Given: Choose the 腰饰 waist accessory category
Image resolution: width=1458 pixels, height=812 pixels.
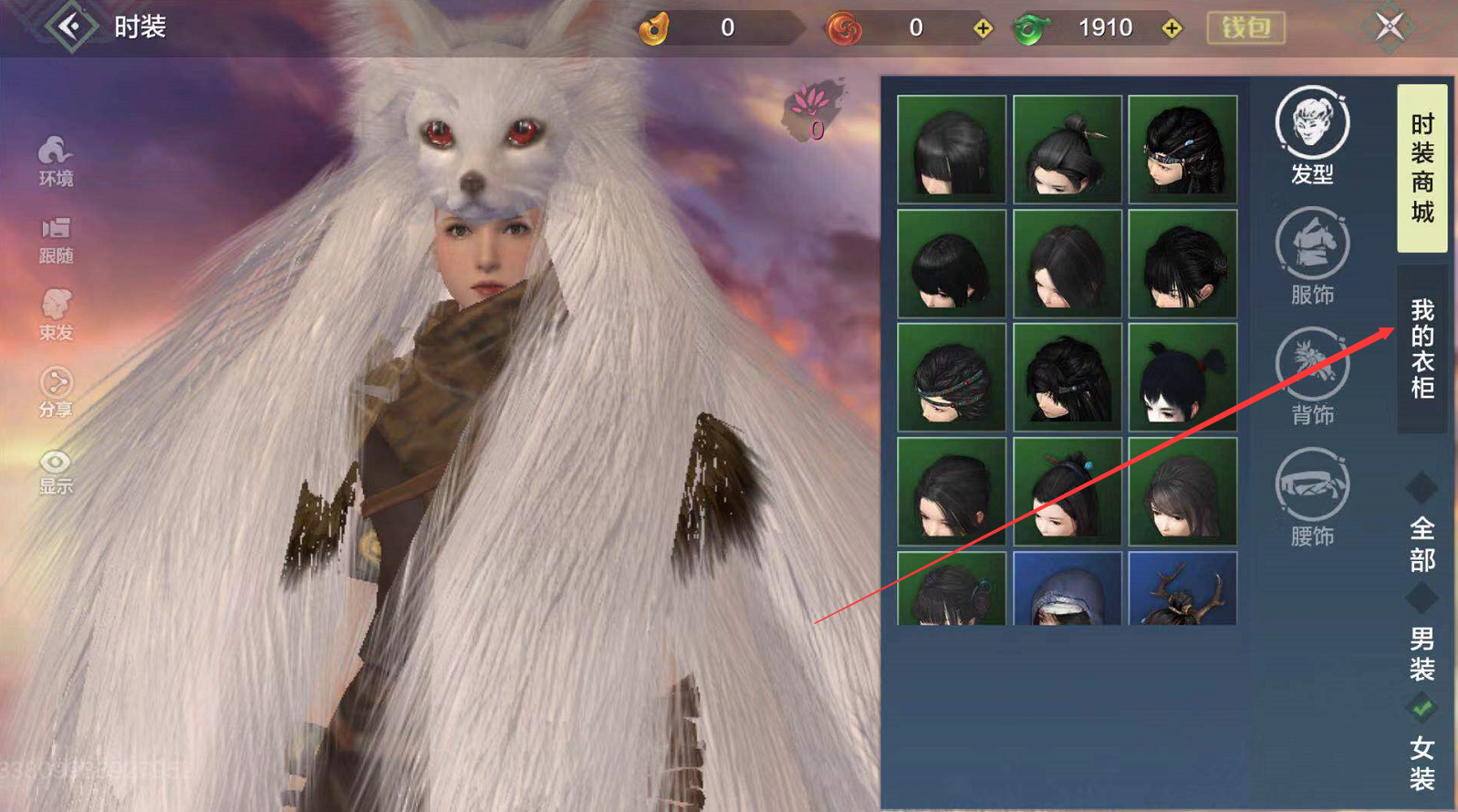Looking at the screenshot, I should pyautogui.click(x=1312, y=497).
